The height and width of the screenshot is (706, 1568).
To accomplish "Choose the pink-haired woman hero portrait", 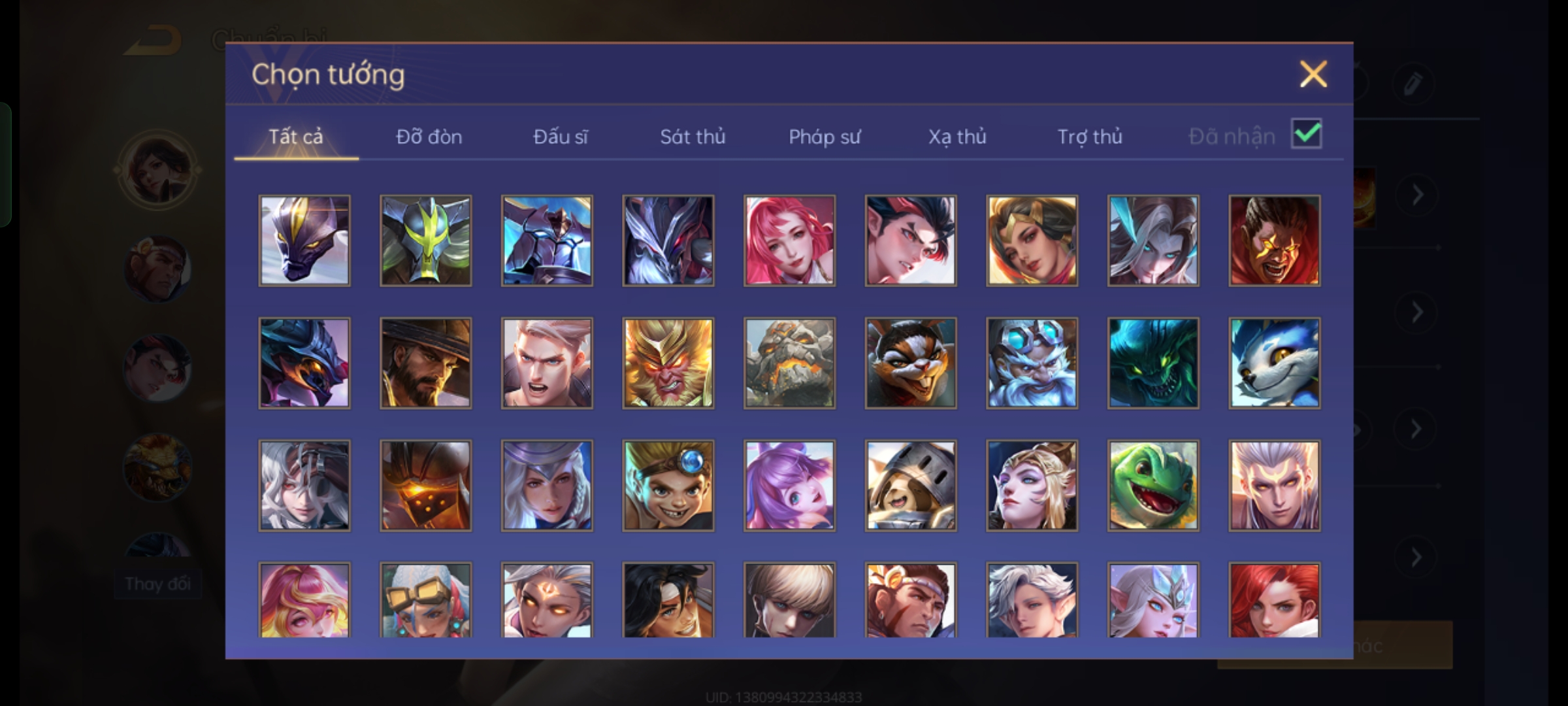I will pos(789,241).
